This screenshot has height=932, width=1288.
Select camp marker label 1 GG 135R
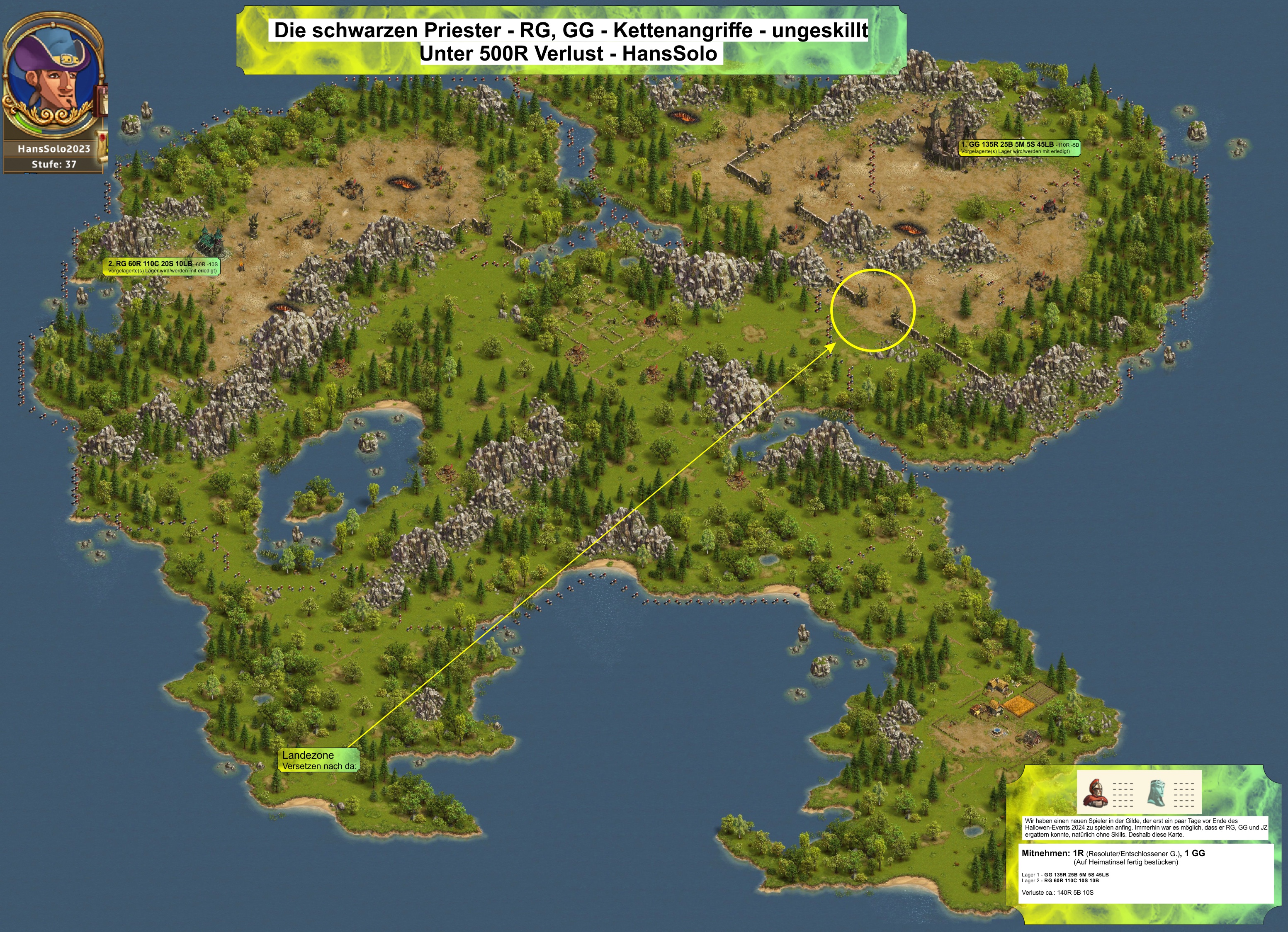pos(1019,148)
